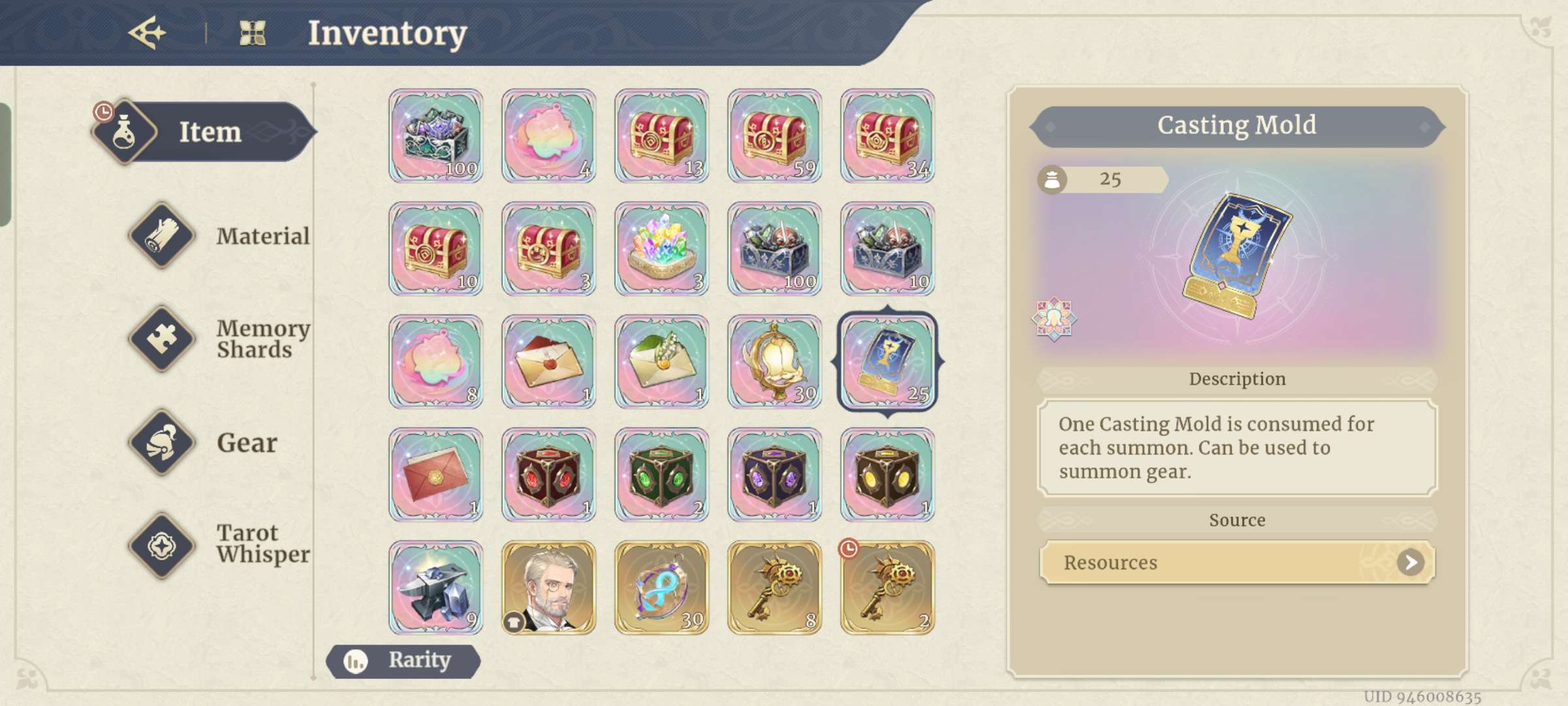Click the butler character portrait item
This screenshot has width=1568, height=706.
(548, 587)
